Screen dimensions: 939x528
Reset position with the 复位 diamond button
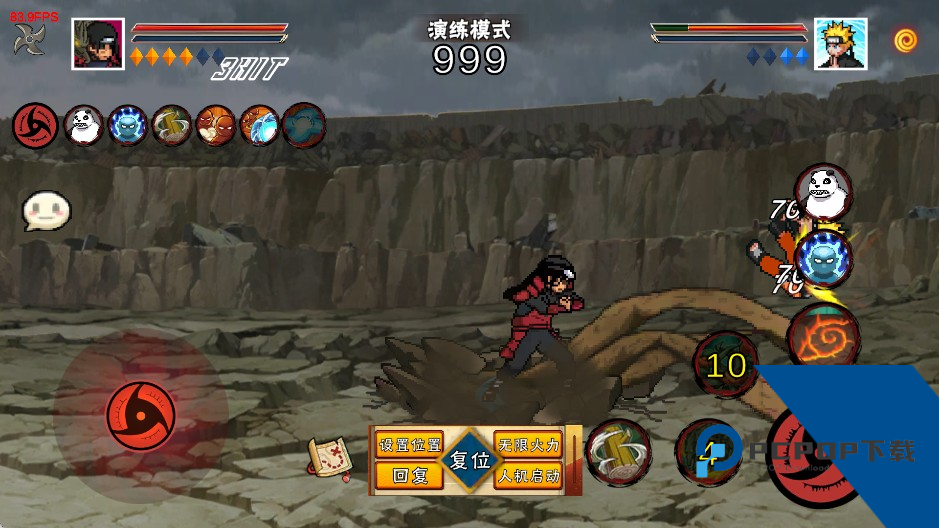469,461
